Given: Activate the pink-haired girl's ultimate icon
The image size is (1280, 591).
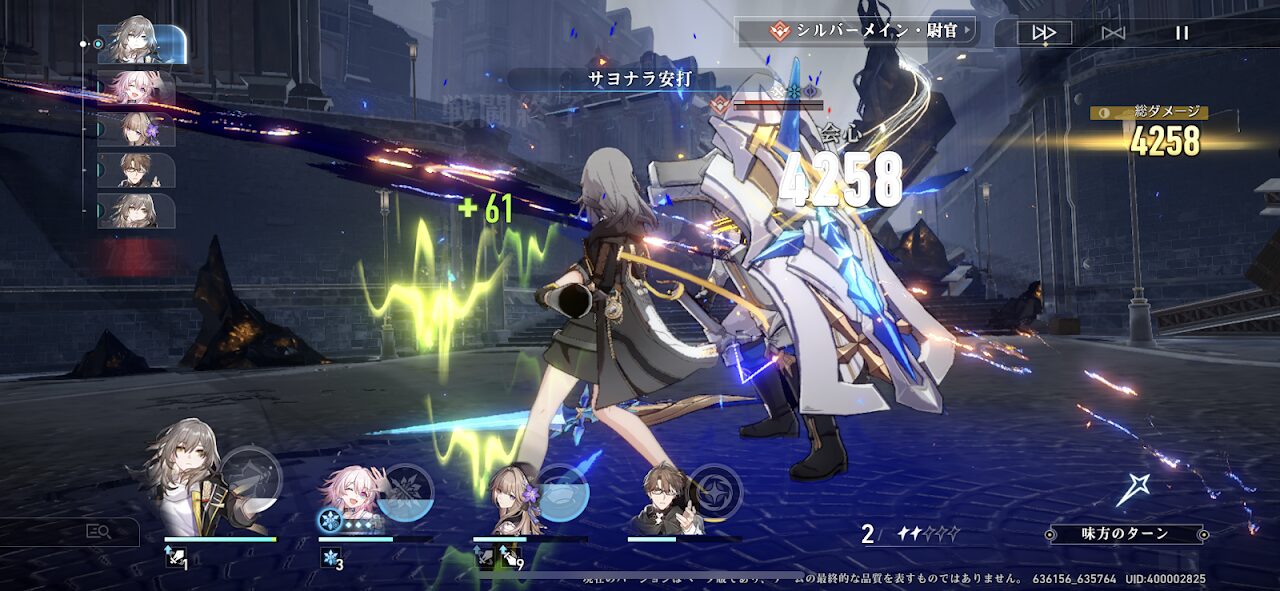Looking at the screenshot, I should click(405, 493).
